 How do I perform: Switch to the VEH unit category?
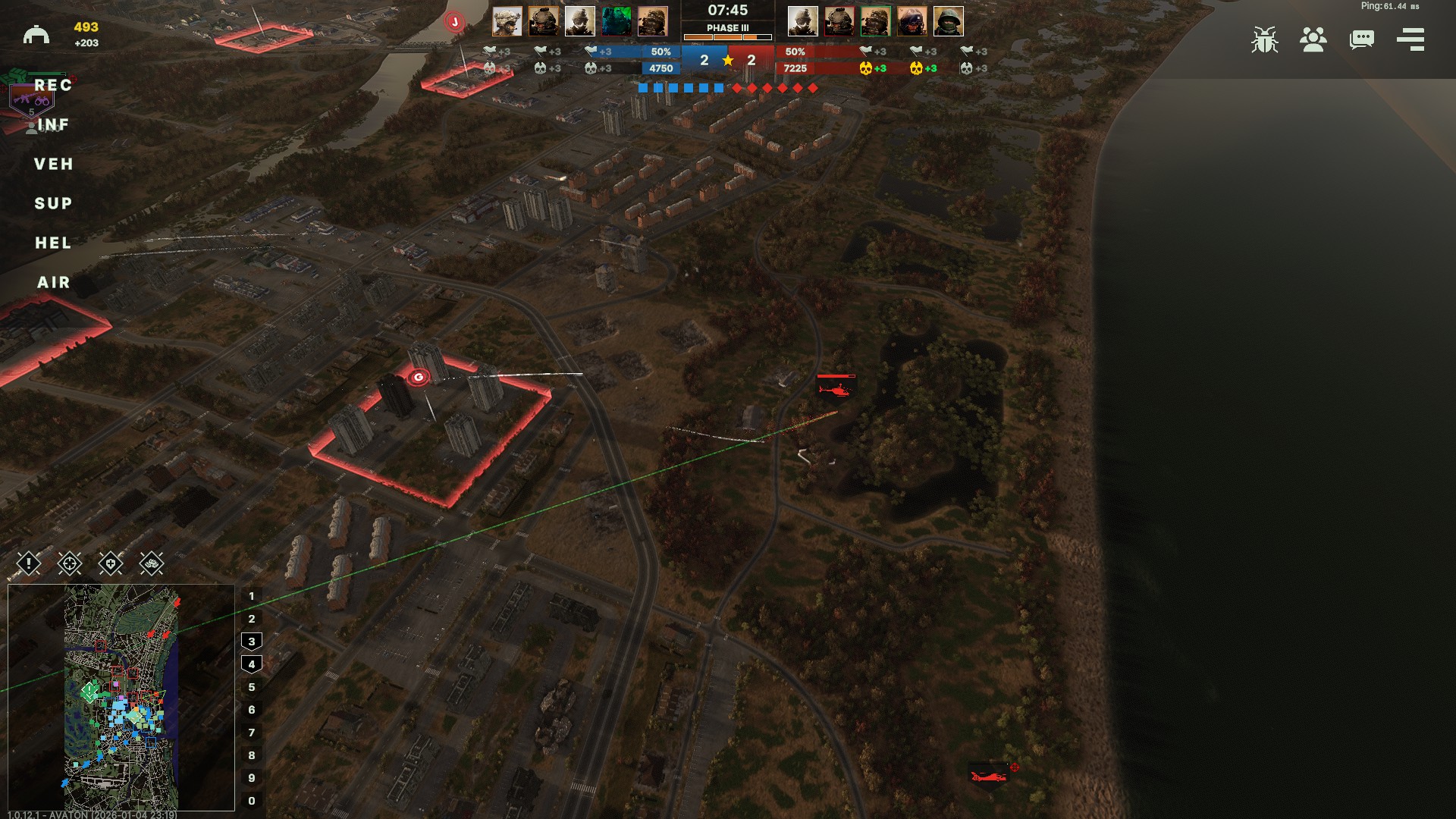point(53,165)
